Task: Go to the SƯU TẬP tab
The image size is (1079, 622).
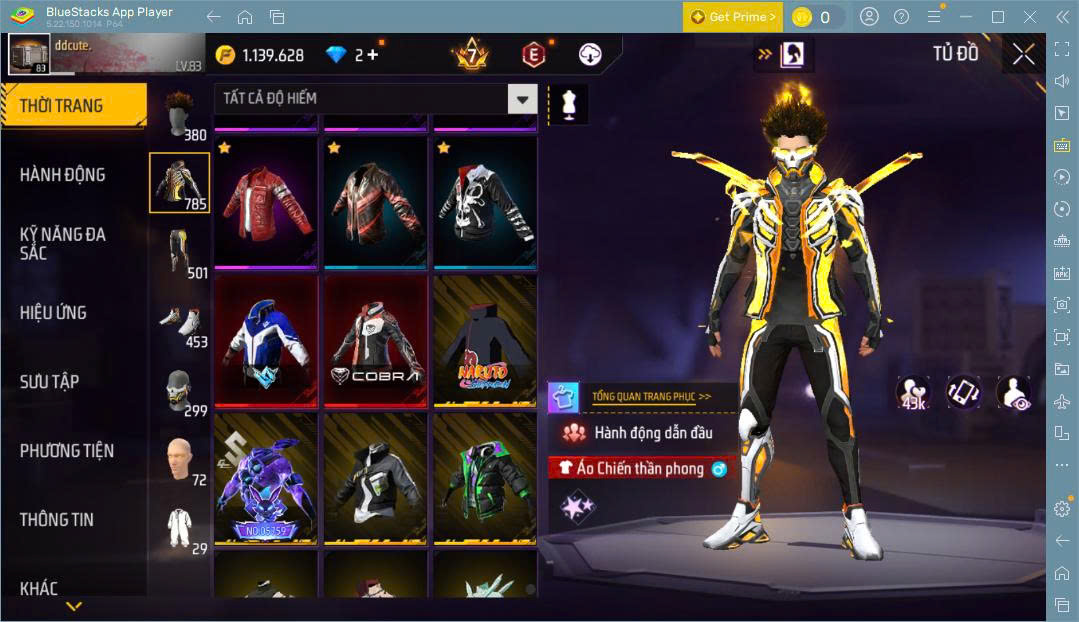Action: [49, 382]
